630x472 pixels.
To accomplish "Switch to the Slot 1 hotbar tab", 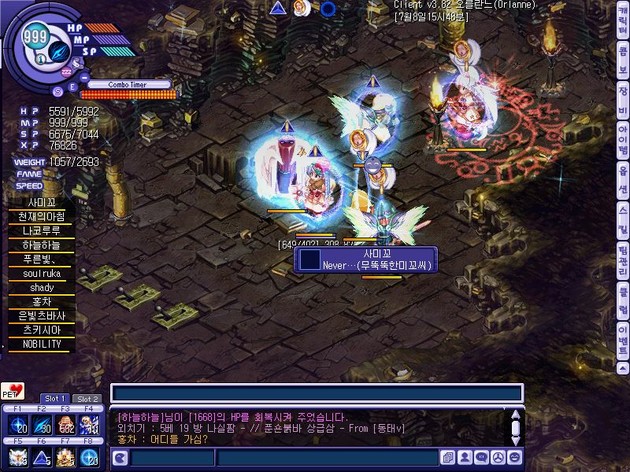I will (x=53, y=399).
